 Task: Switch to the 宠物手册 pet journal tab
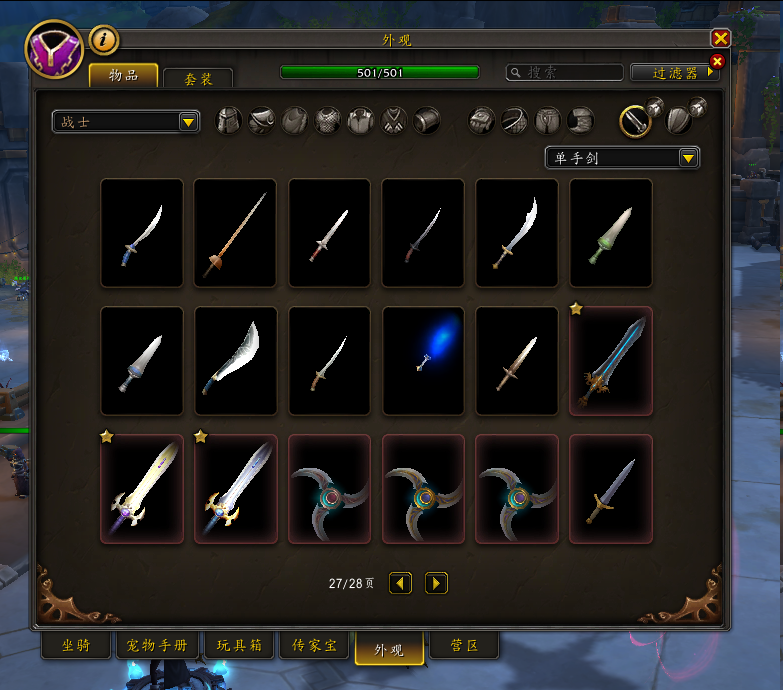[158, 646]
